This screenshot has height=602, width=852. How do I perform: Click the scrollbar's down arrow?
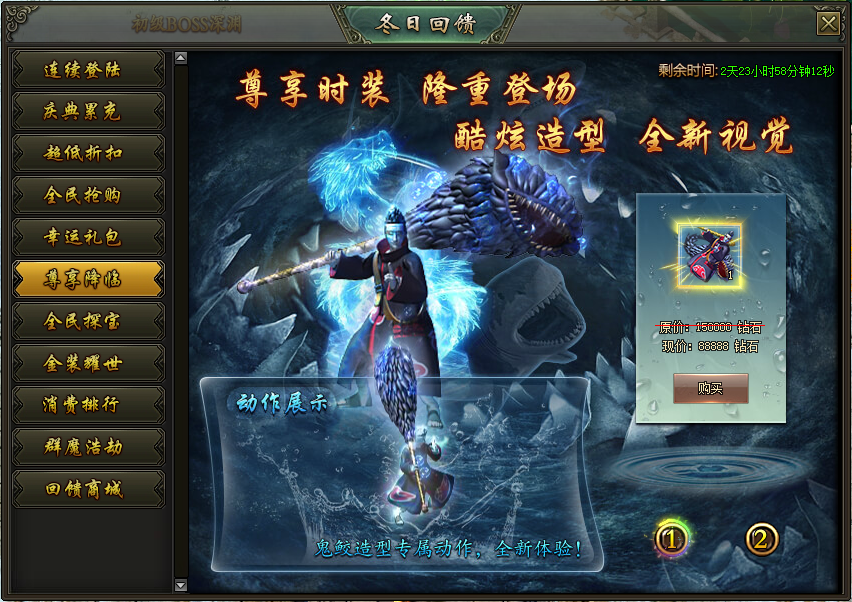pyautogui.click(x=181, y=585)
